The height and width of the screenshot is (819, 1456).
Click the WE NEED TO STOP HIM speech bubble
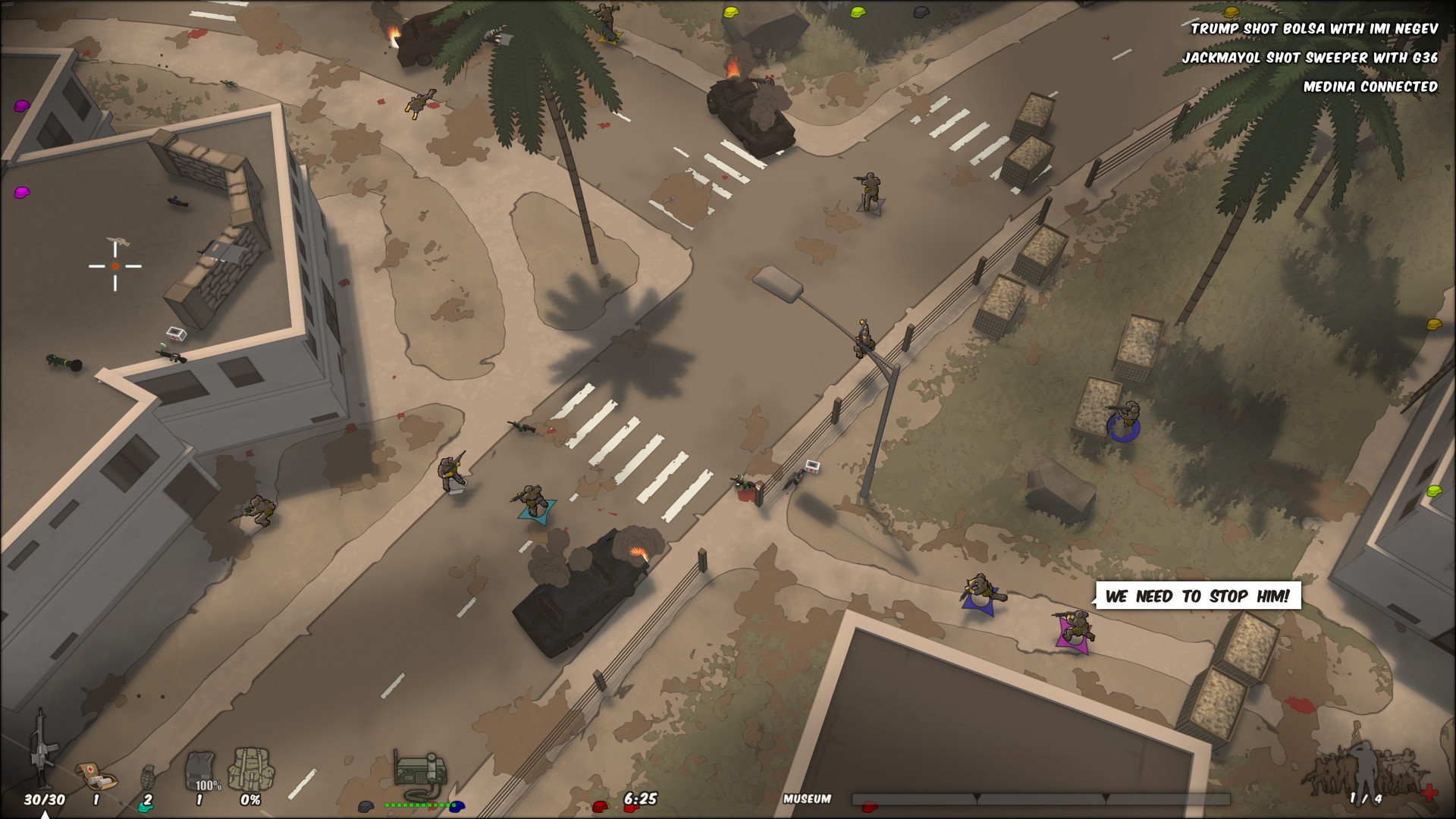[1198, 597]
